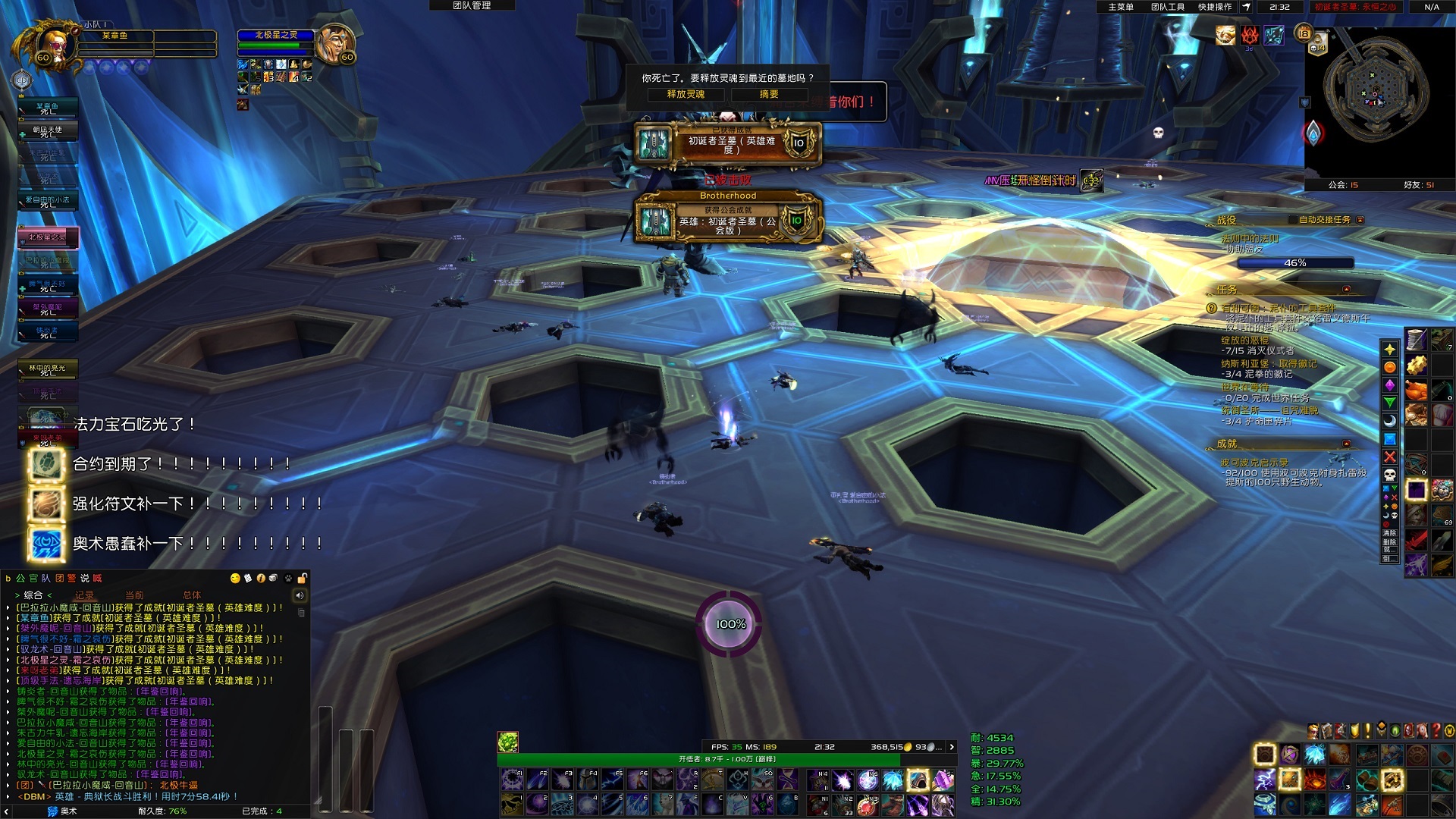Open the 快捷操作 quick actions menu
Viewport: 1456px width, 819px height.
[x=1215, y=7]
